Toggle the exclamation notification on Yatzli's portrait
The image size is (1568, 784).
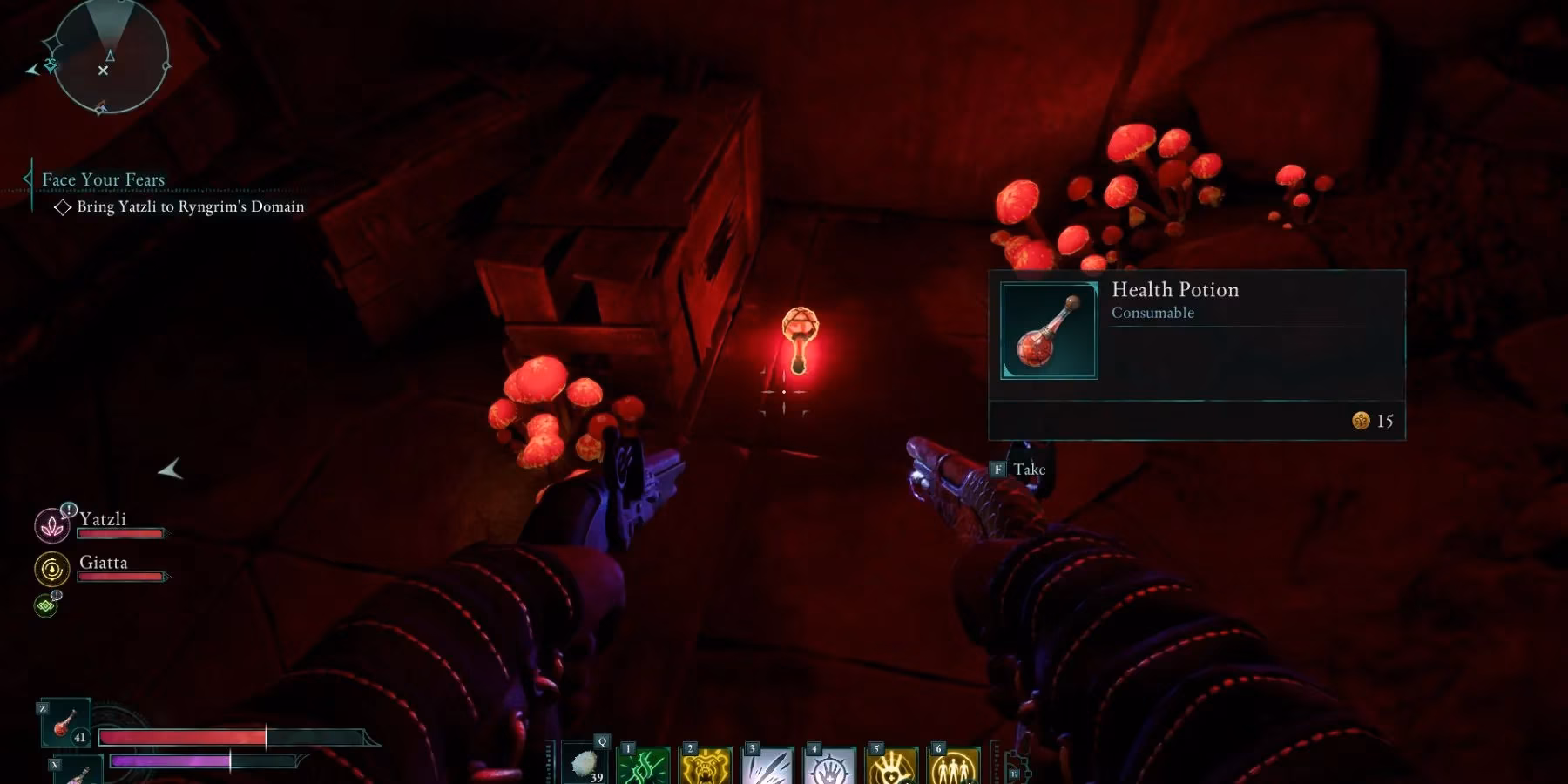pyautogui.click(x=68, y=510)
